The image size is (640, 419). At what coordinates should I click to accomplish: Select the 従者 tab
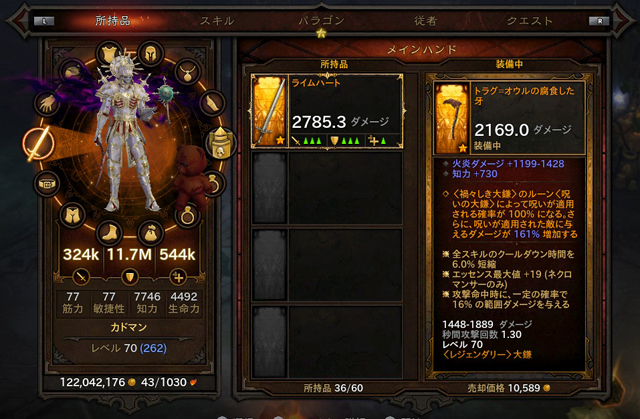coord(424,19)
